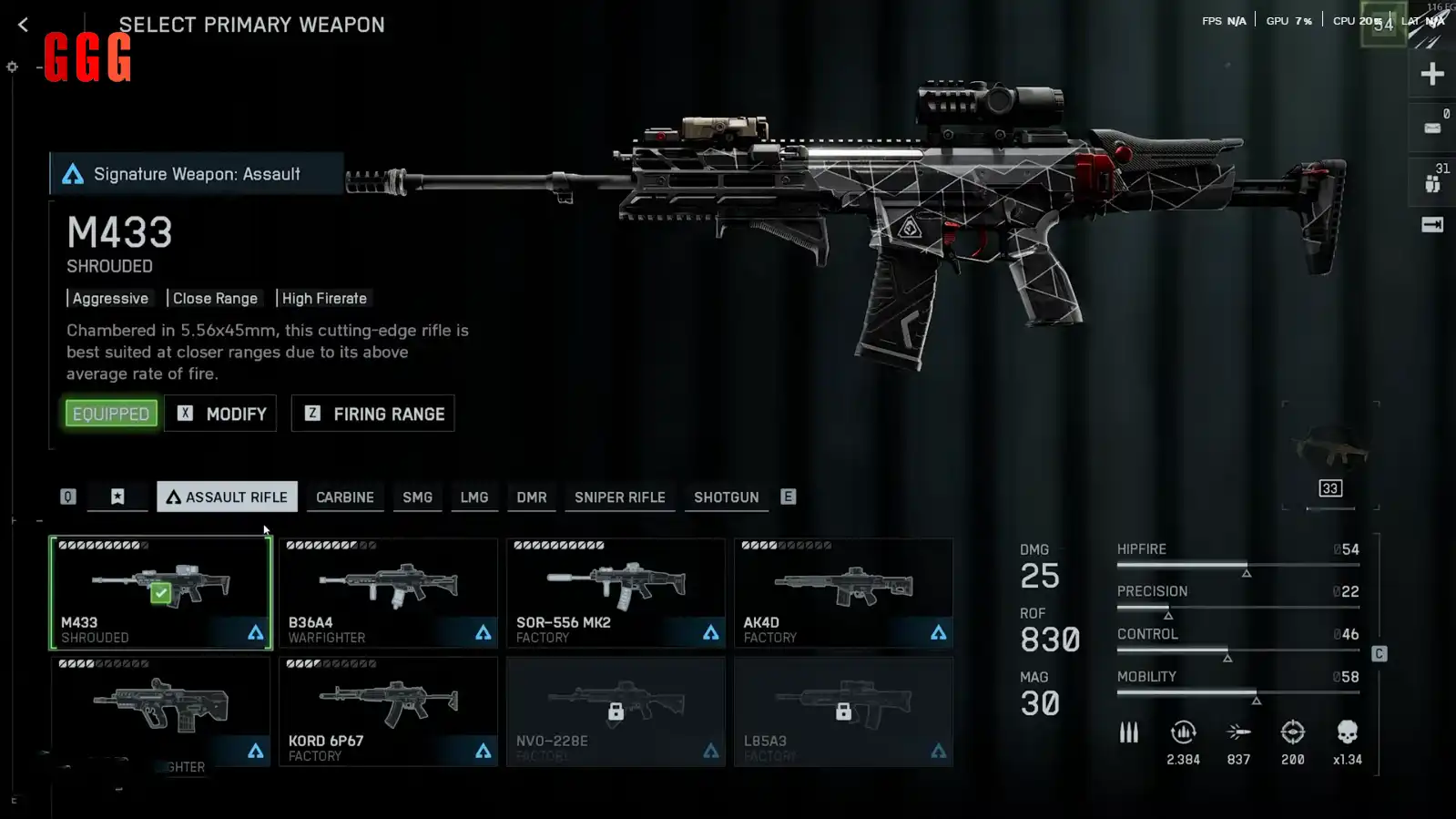The height and width of the screenshot is (819, 1456).
Task: Click the locked NVO-228E weapon tile
Action: [x=616, y=711]
